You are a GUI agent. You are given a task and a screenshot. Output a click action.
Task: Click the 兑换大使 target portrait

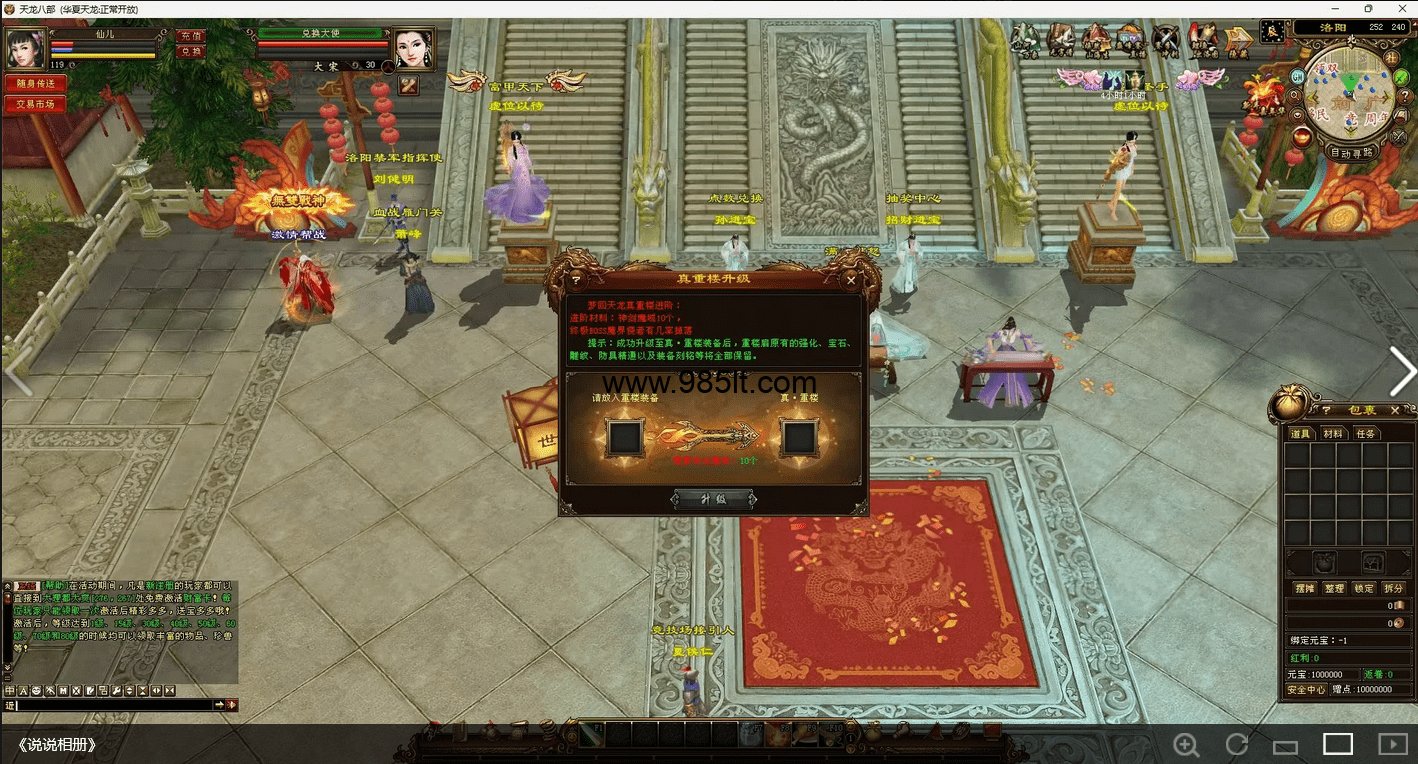[413, 48]
